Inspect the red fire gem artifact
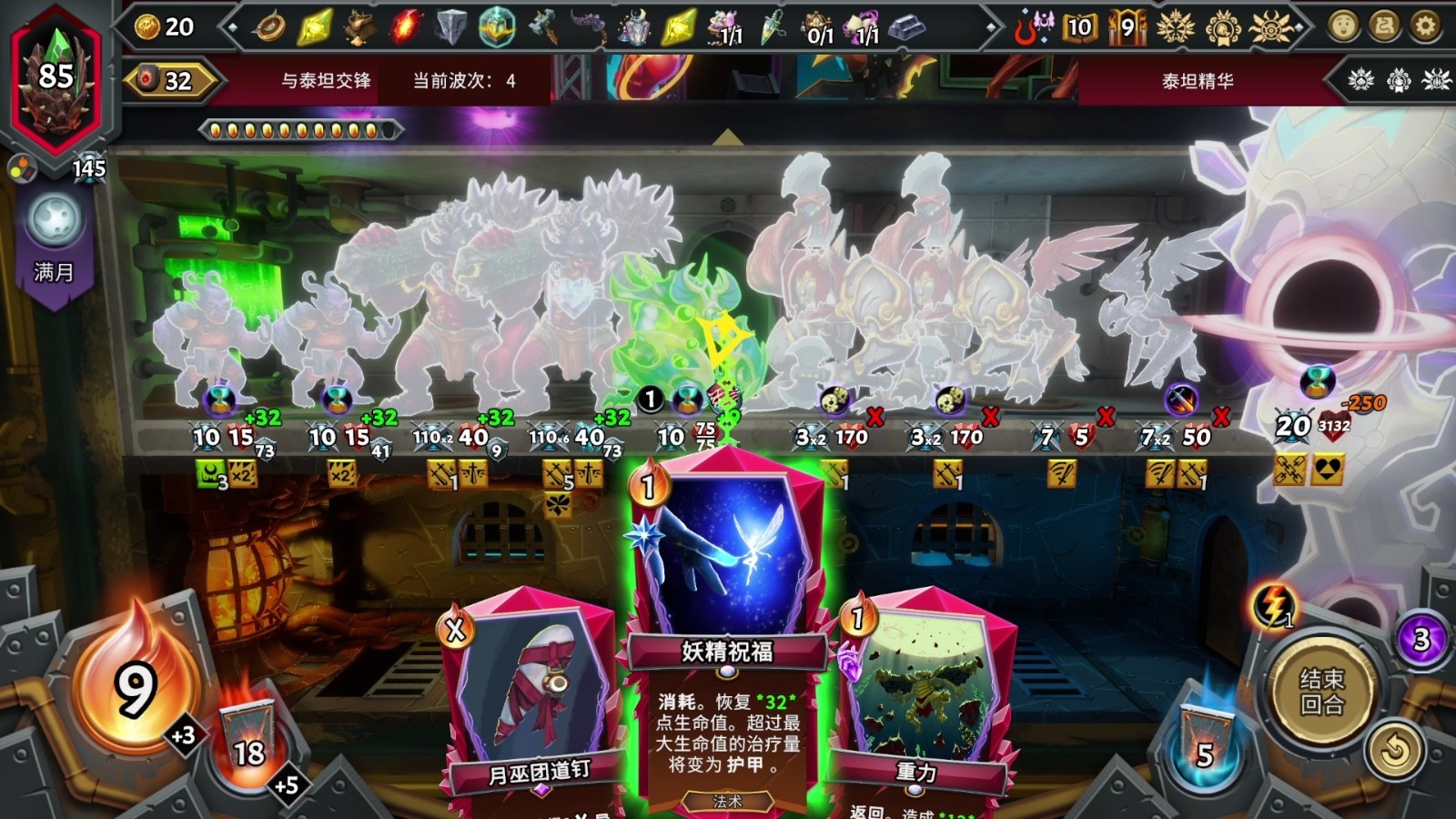The image size is (1456, 819). [405, 27]
